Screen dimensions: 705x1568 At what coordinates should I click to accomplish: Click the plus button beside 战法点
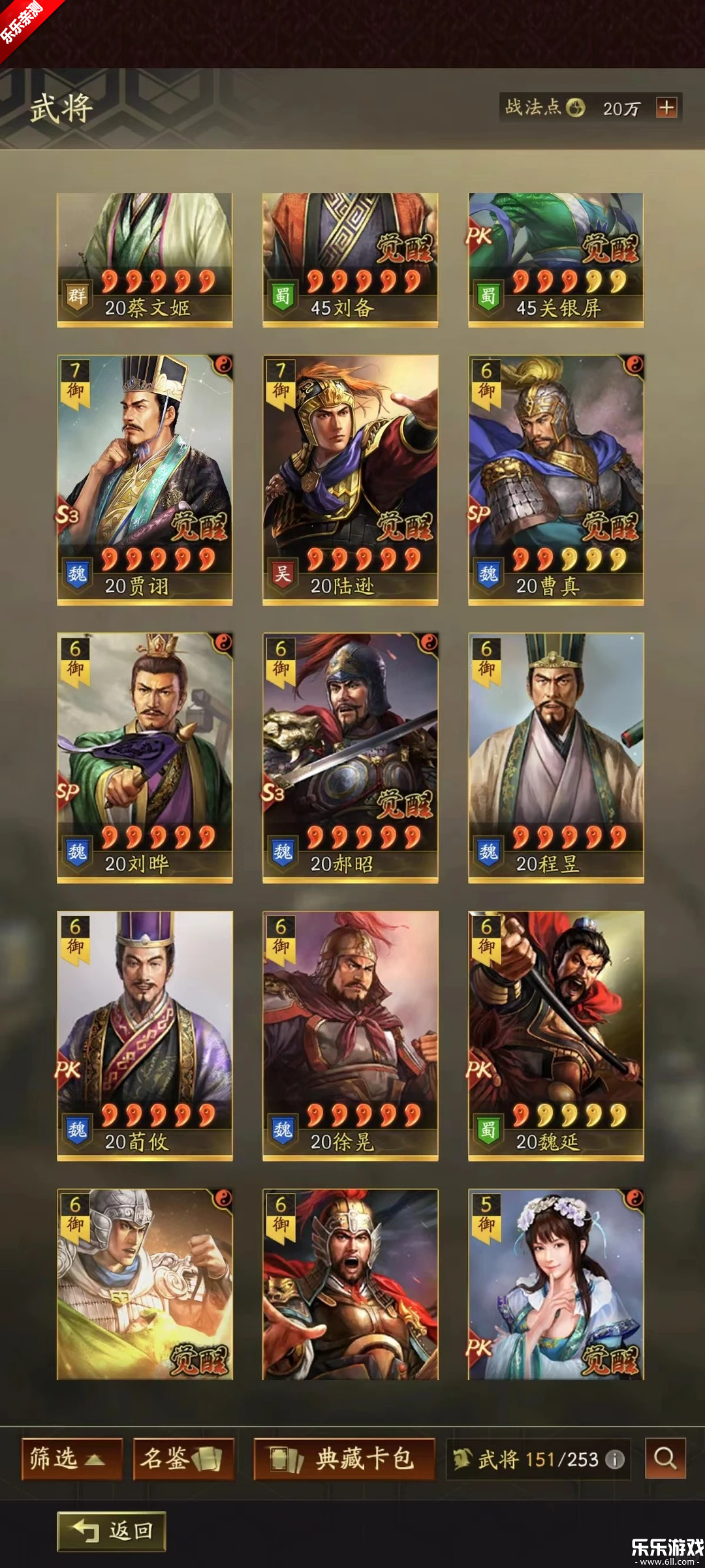pos(666,108)
